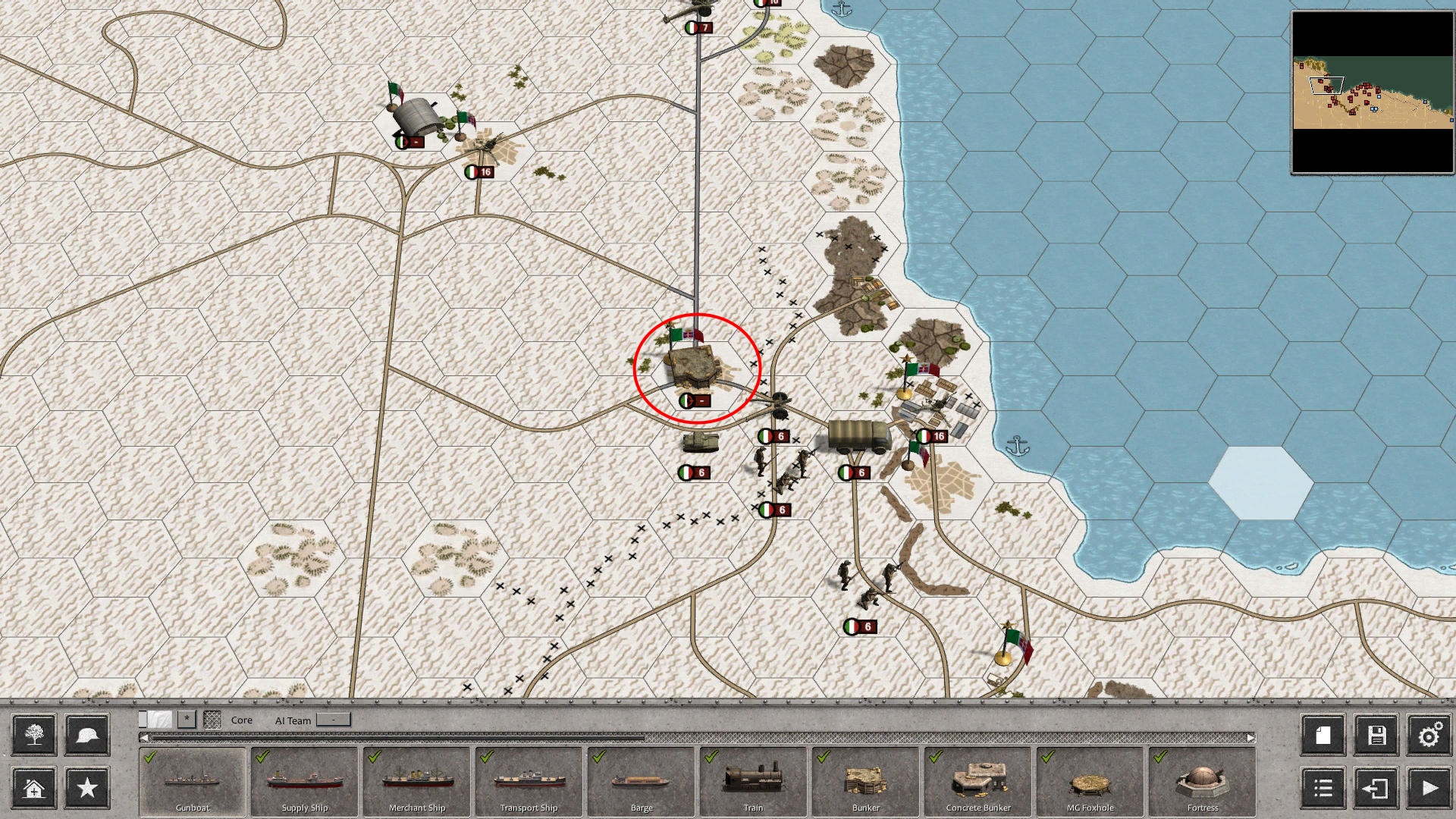Toggle the Supply Ship checkmark

click(260, 756)
